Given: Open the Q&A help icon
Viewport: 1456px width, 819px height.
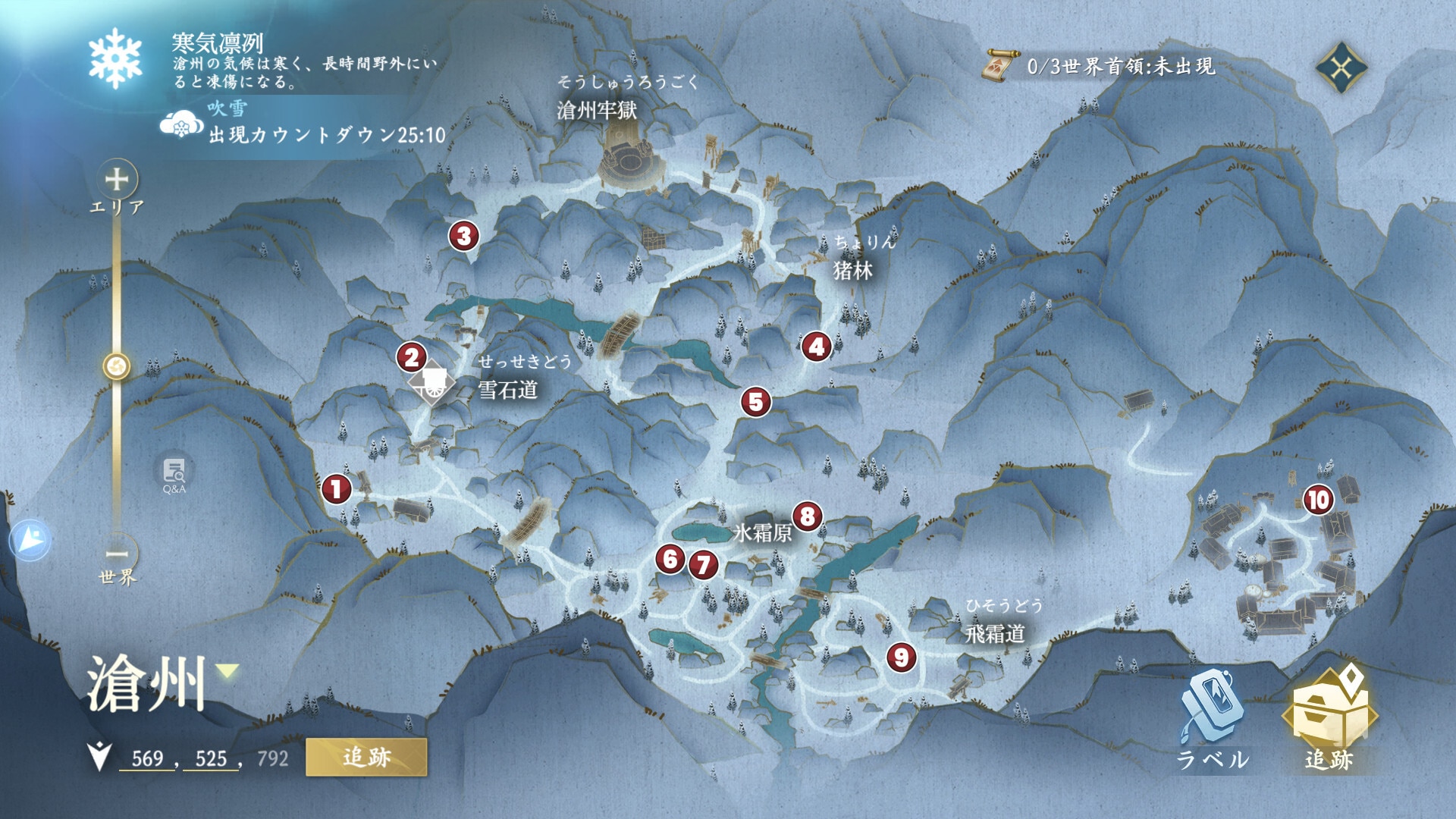Looking at the screenshot, I should pos(174,474).
